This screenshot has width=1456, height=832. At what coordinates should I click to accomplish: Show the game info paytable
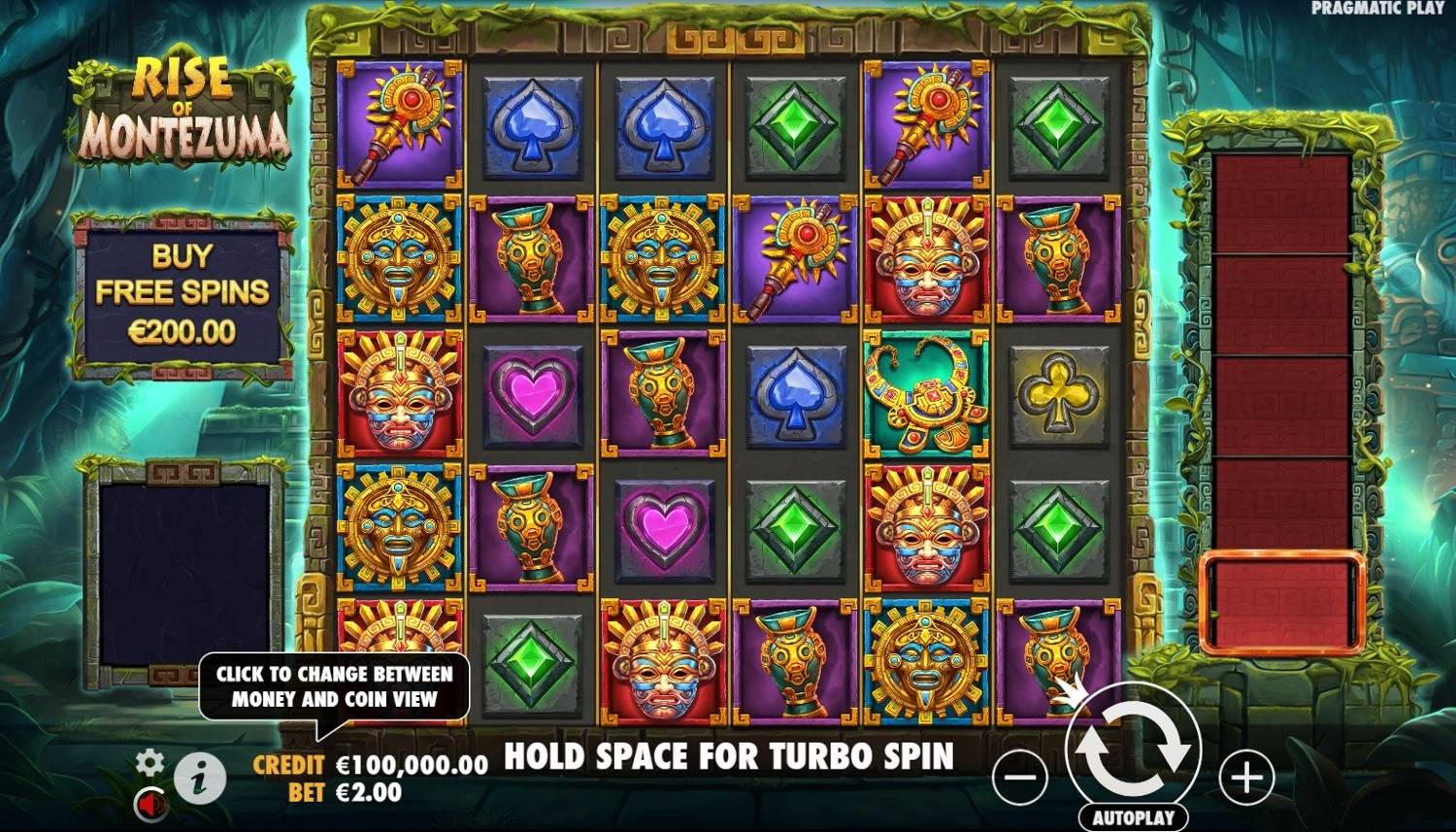pos(200,779)
